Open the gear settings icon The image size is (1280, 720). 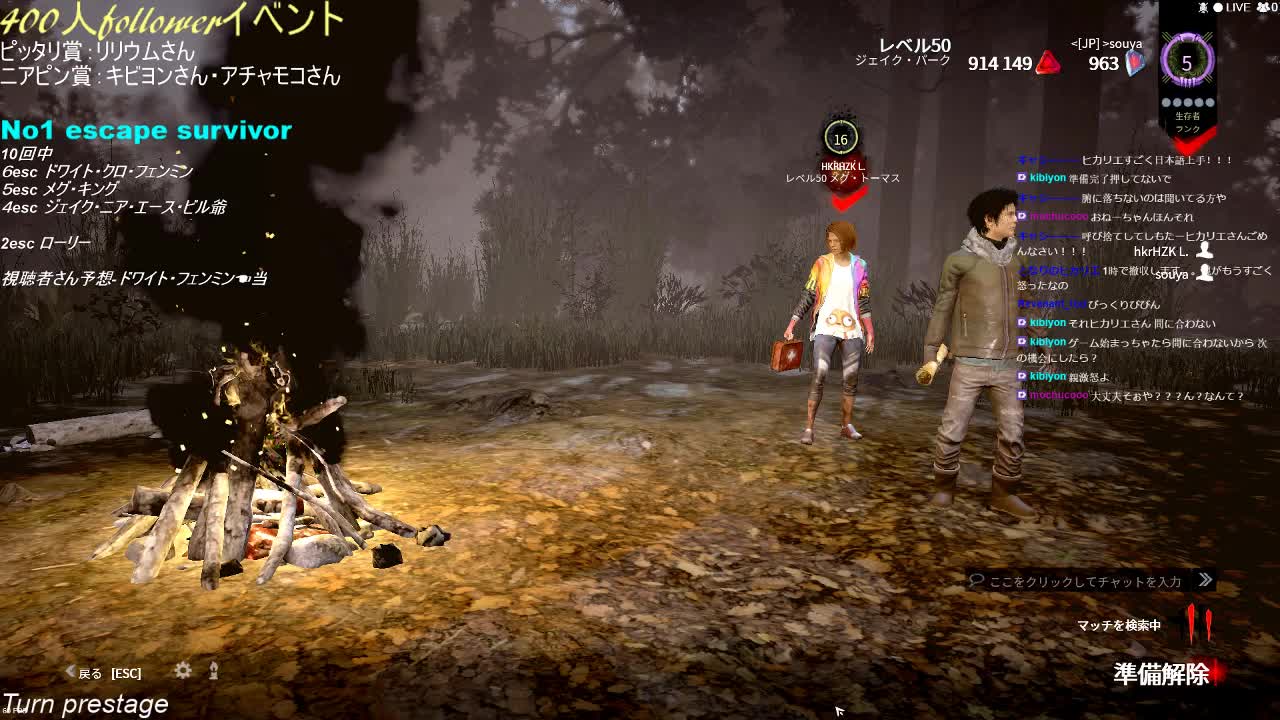click(183, 671)
